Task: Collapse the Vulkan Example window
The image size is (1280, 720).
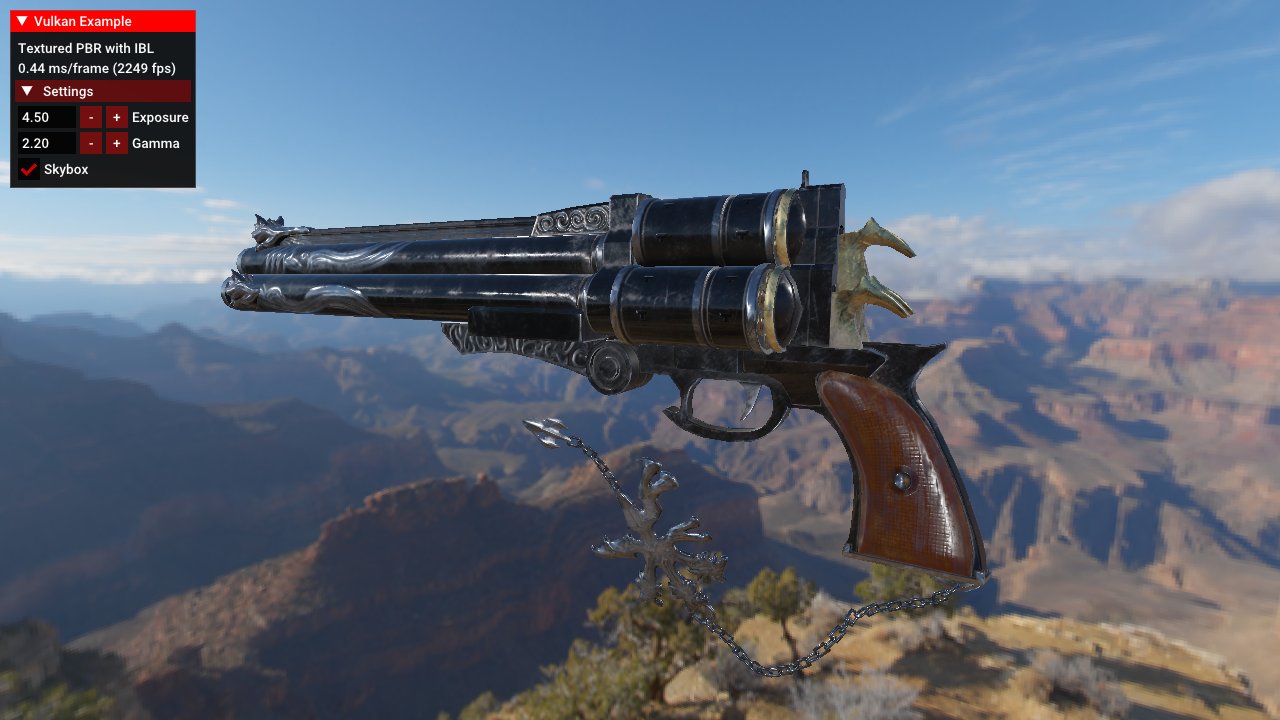Action: (x=22, y=21)
